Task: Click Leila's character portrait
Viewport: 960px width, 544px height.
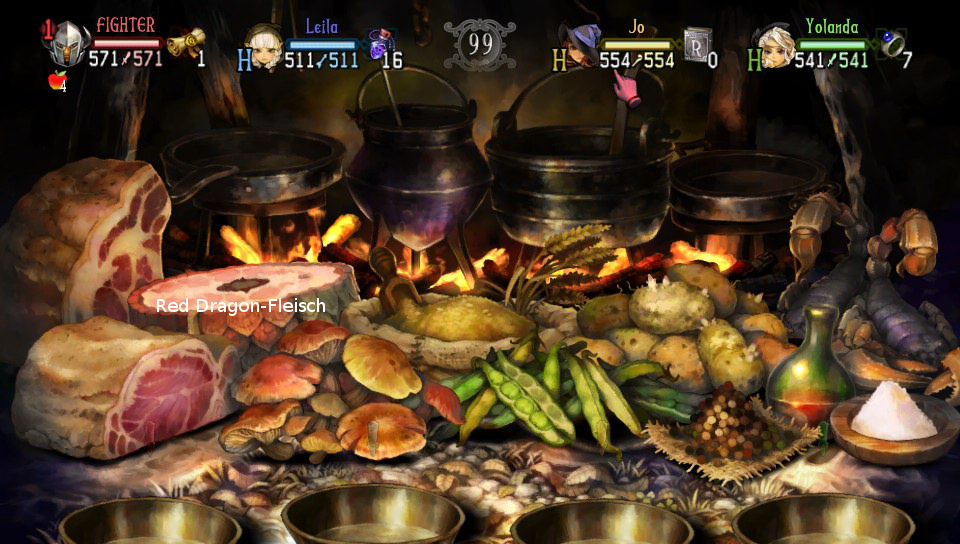Action: click(x=264, y=48)
